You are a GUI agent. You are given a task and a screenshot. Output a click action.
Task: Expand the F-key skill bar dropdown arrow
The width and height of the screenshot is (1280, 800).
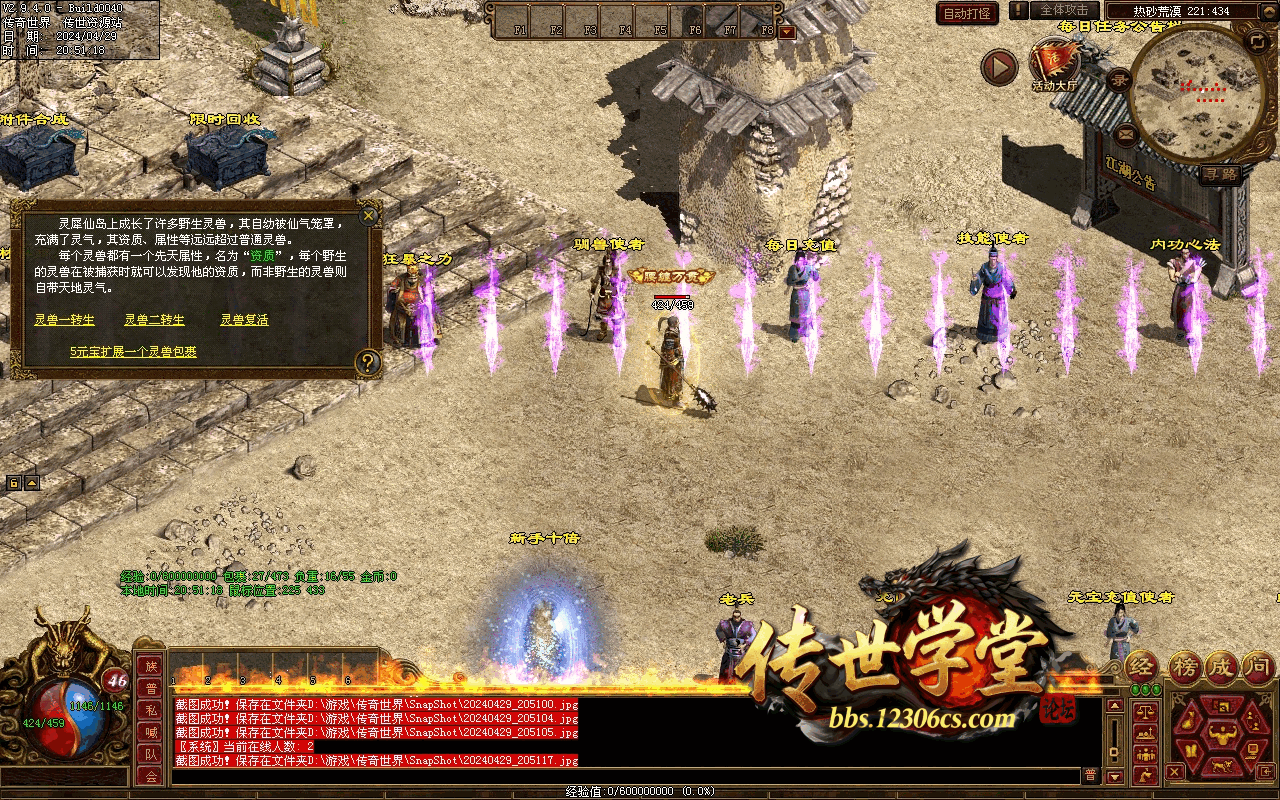pyautogui.click(x=787, y=31)
